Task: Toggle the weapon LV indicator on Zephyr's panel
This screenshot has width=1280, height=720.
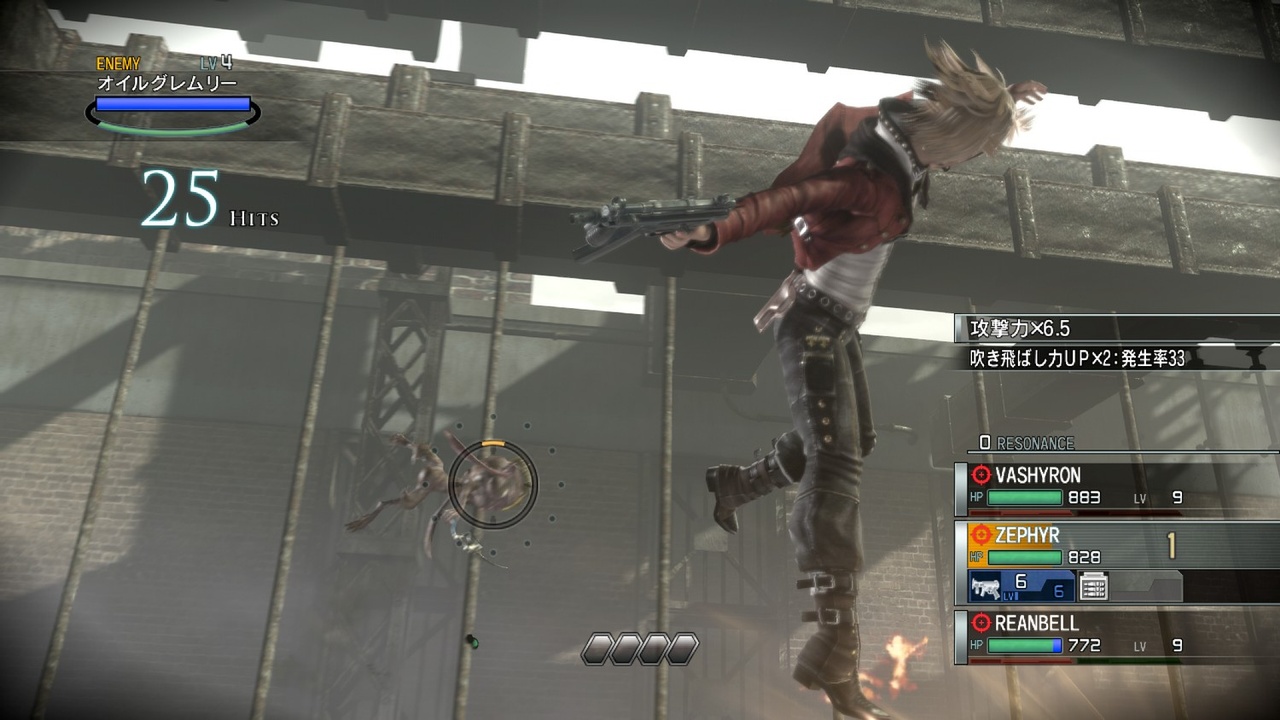Action: tap(1009, 594)
